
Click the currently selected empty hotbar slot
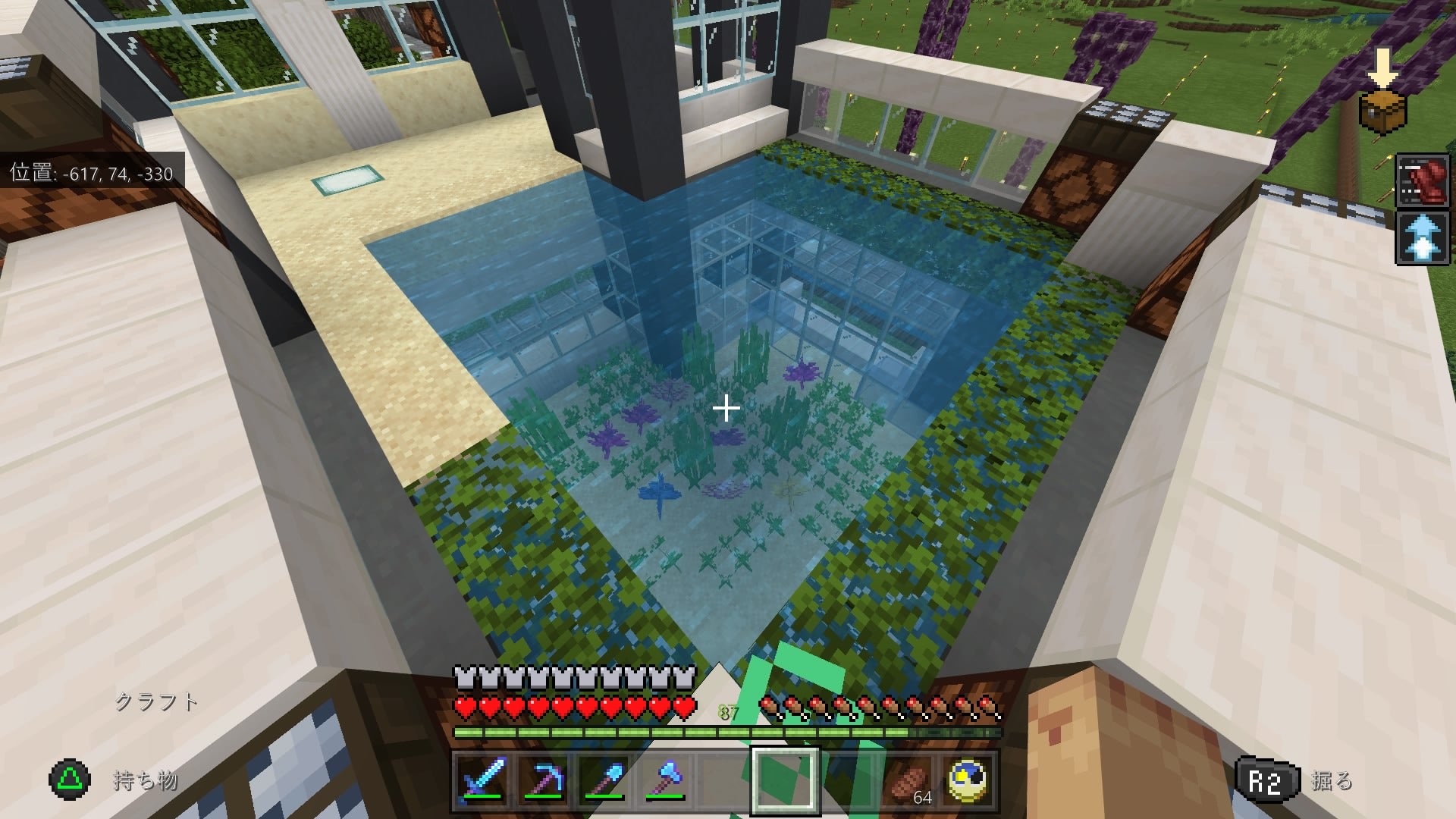coord(785,783)
